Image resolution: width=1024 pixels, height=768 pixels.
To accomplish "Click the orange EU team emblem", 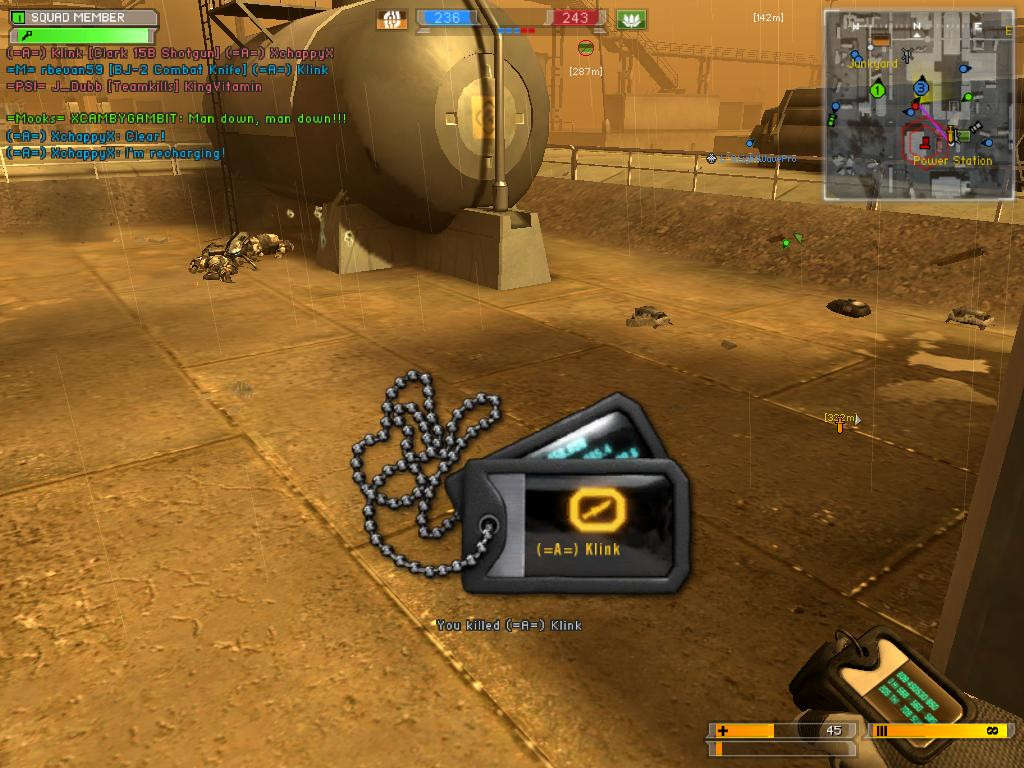I will tap(392, 18).
